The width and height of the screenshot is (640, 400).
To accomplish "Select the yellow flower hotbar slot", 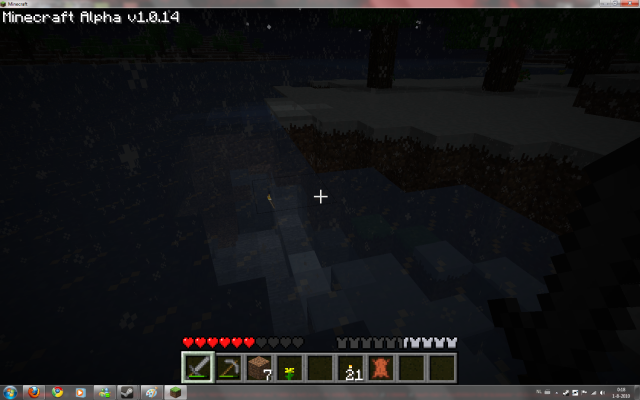I will [289, 367].
